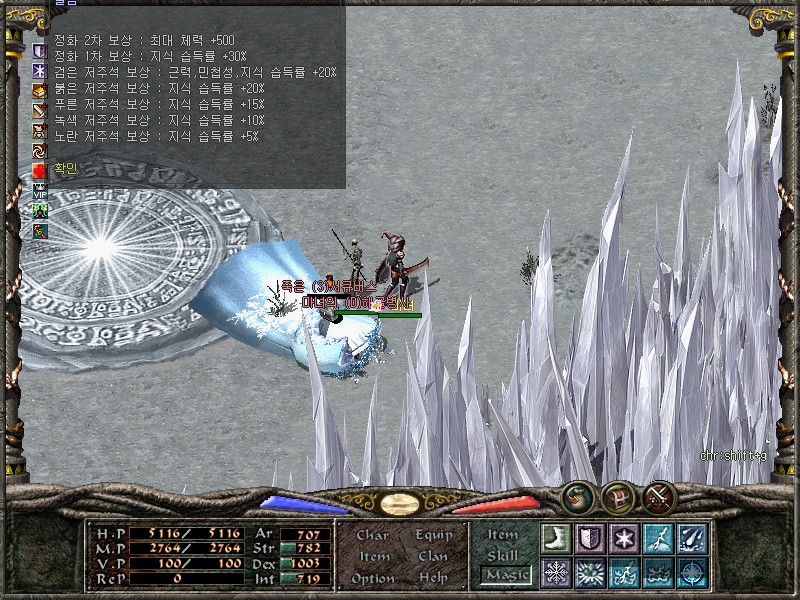This screenshot has width=800, height=600.
Task: Open the Help menu
Action: 432,578
